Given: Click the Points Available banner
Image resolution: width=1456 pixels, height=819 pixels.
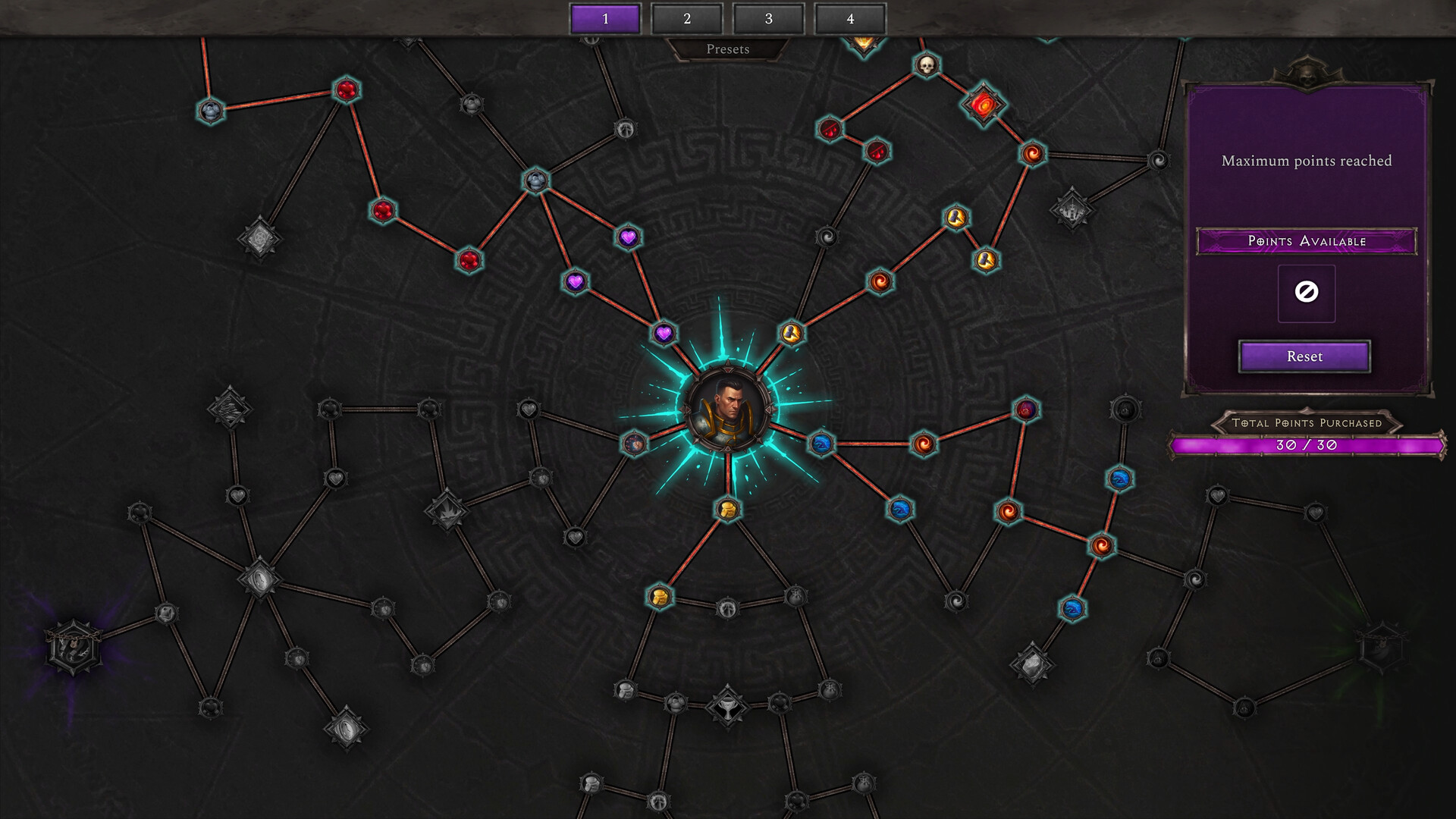Looking at the screenshot, I should [x=1306, y=241].
